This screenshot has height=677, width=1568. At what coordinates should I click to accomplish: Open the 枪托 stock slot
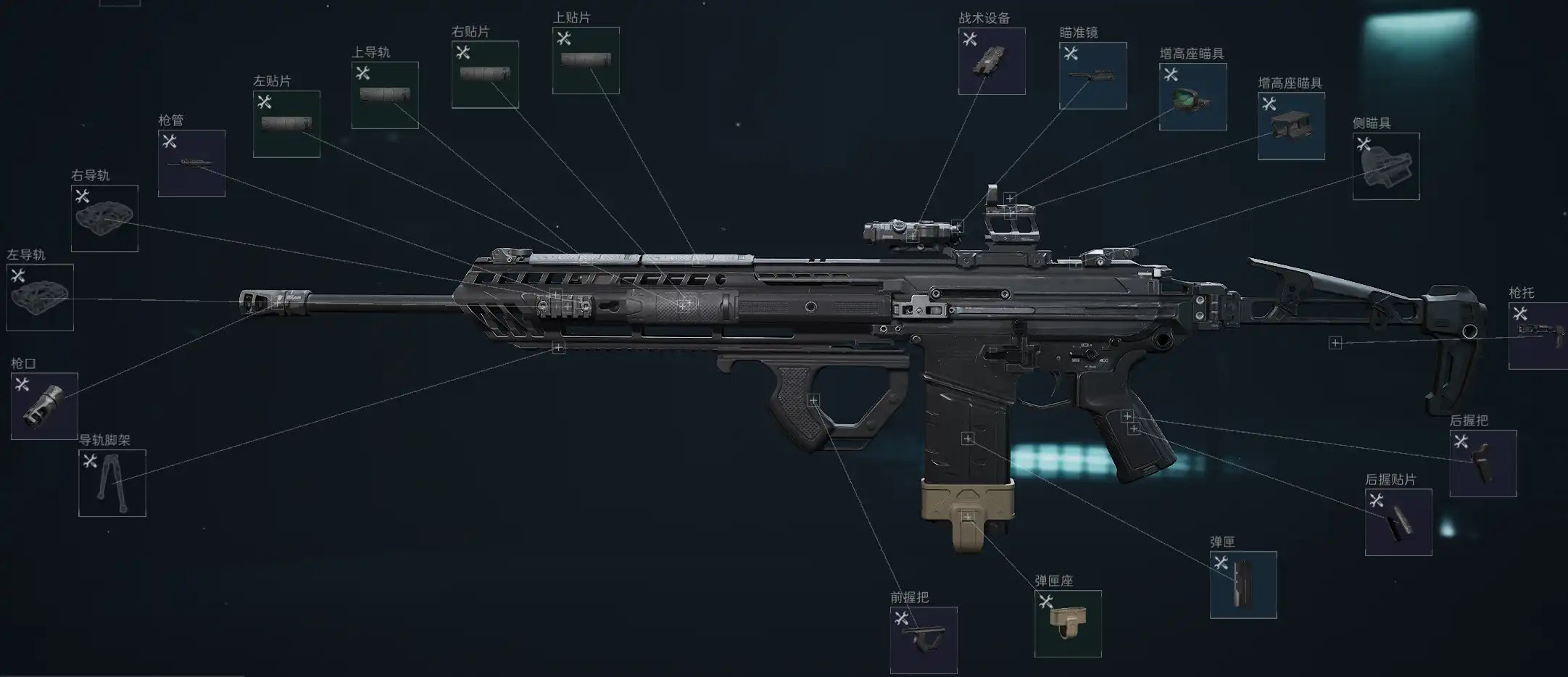click(1538, 336)
